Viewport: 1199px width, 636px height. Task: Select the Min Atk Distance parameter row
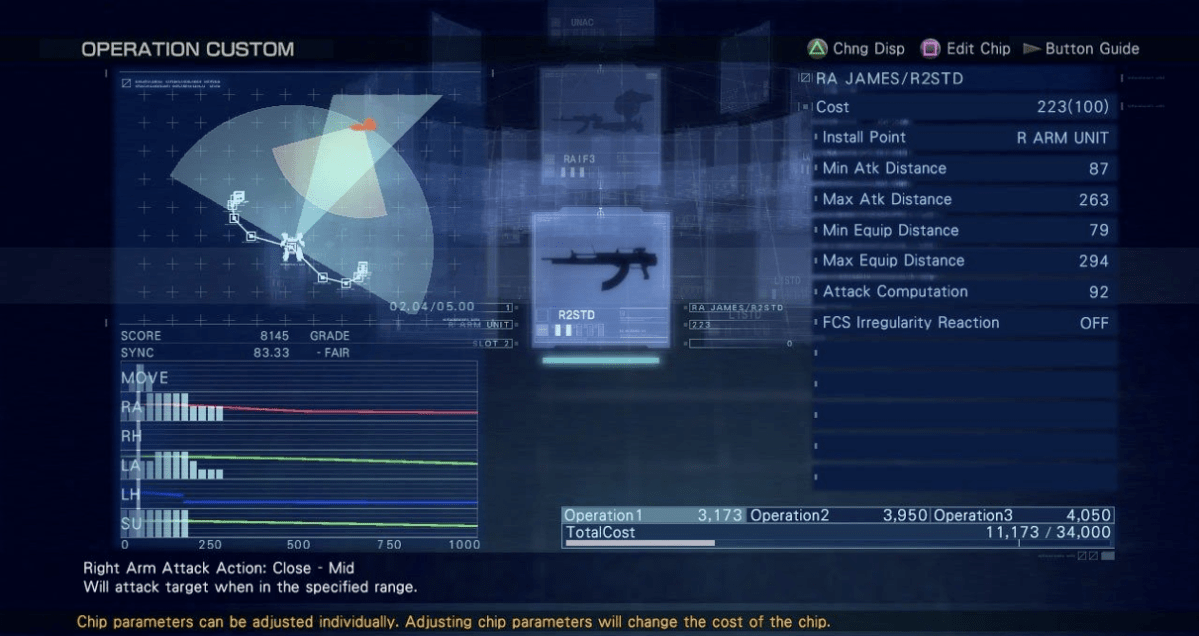pyautogui.click(x=964, y=169)
